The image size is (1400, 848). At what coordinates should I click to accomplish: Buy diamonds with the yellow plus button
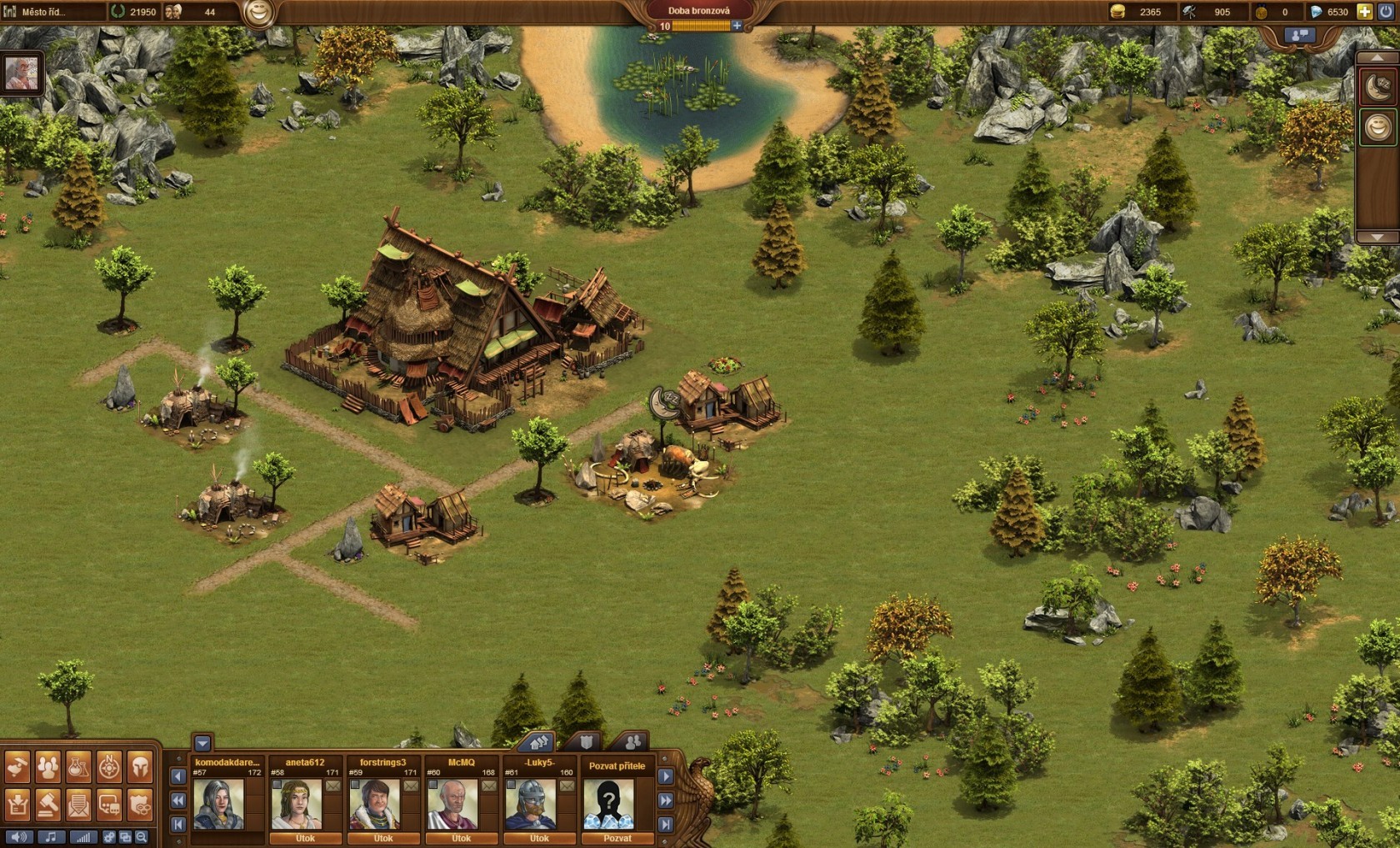1364,12
